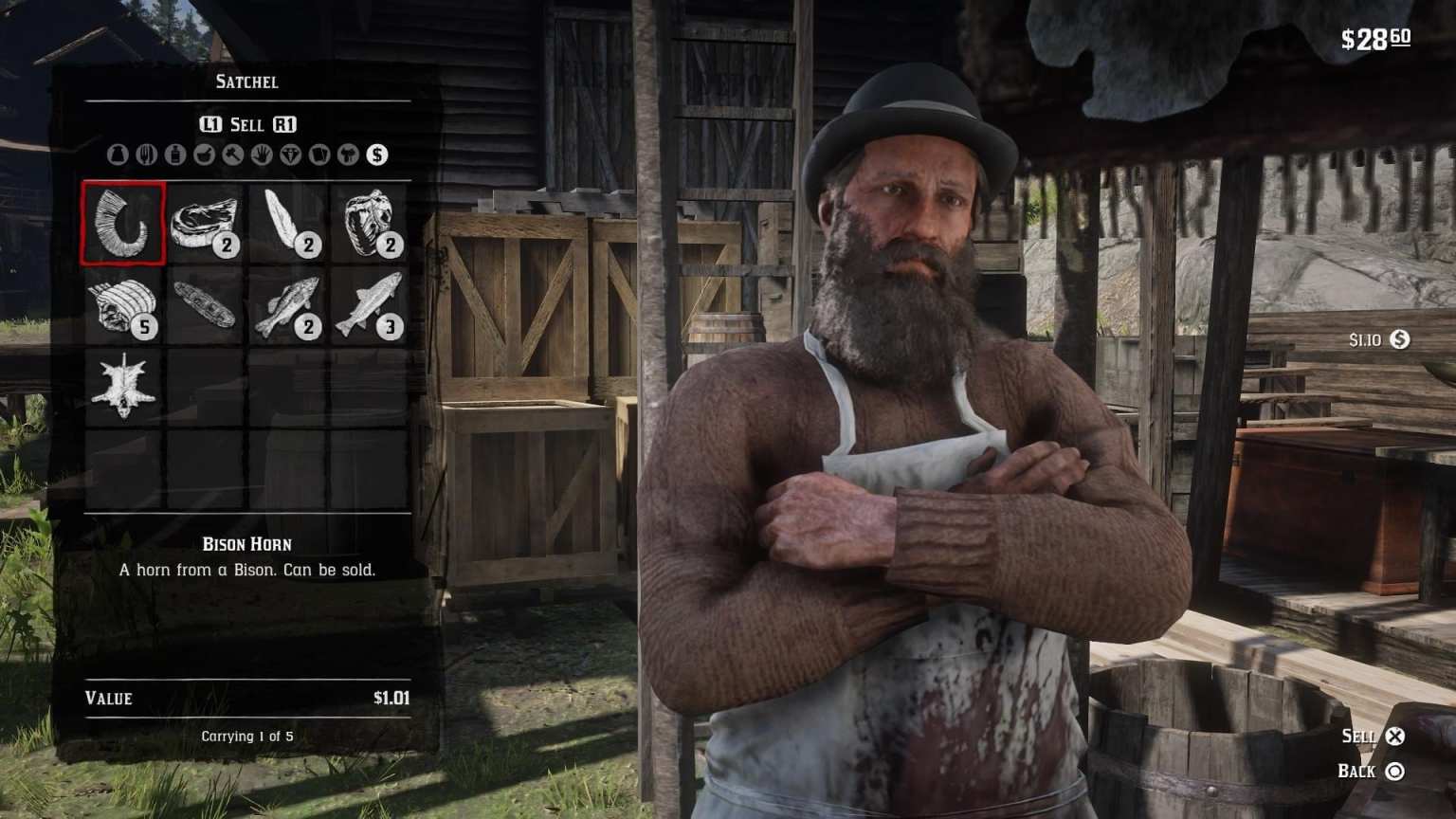The height and width of the screenshot is (819, 1456).
Task: Select the bottle Tonics category icon
Action: [x=174, y=154]
